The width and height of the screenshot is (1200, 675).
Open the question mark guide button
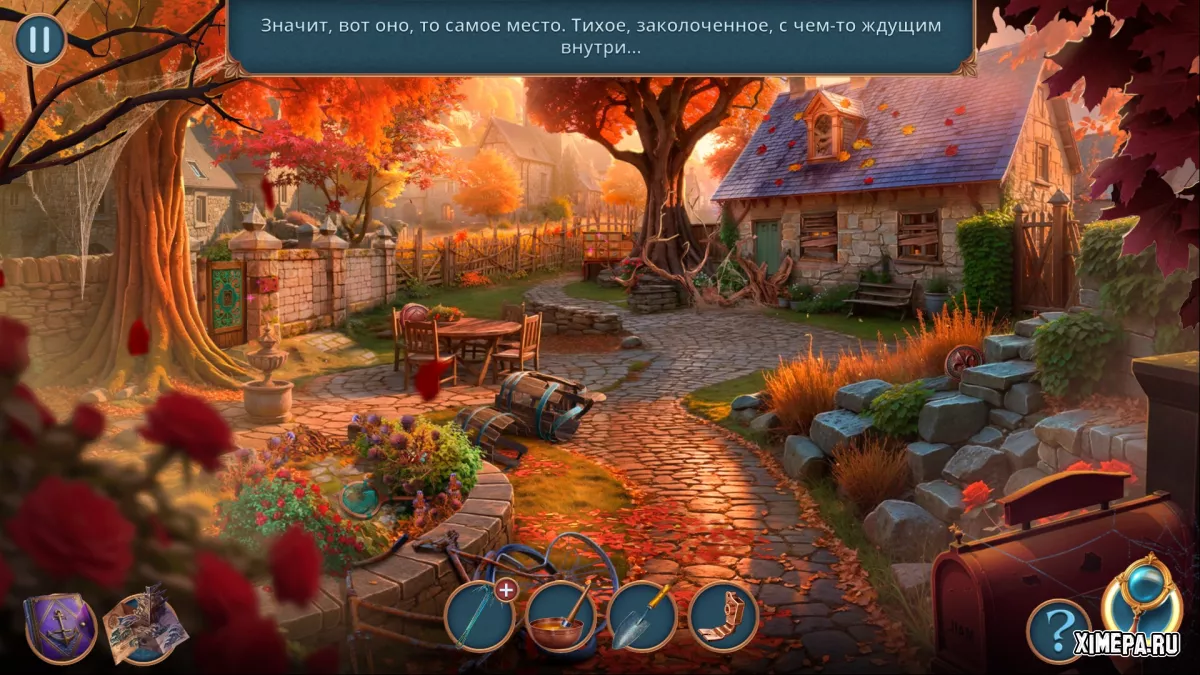coord(1058,631)
